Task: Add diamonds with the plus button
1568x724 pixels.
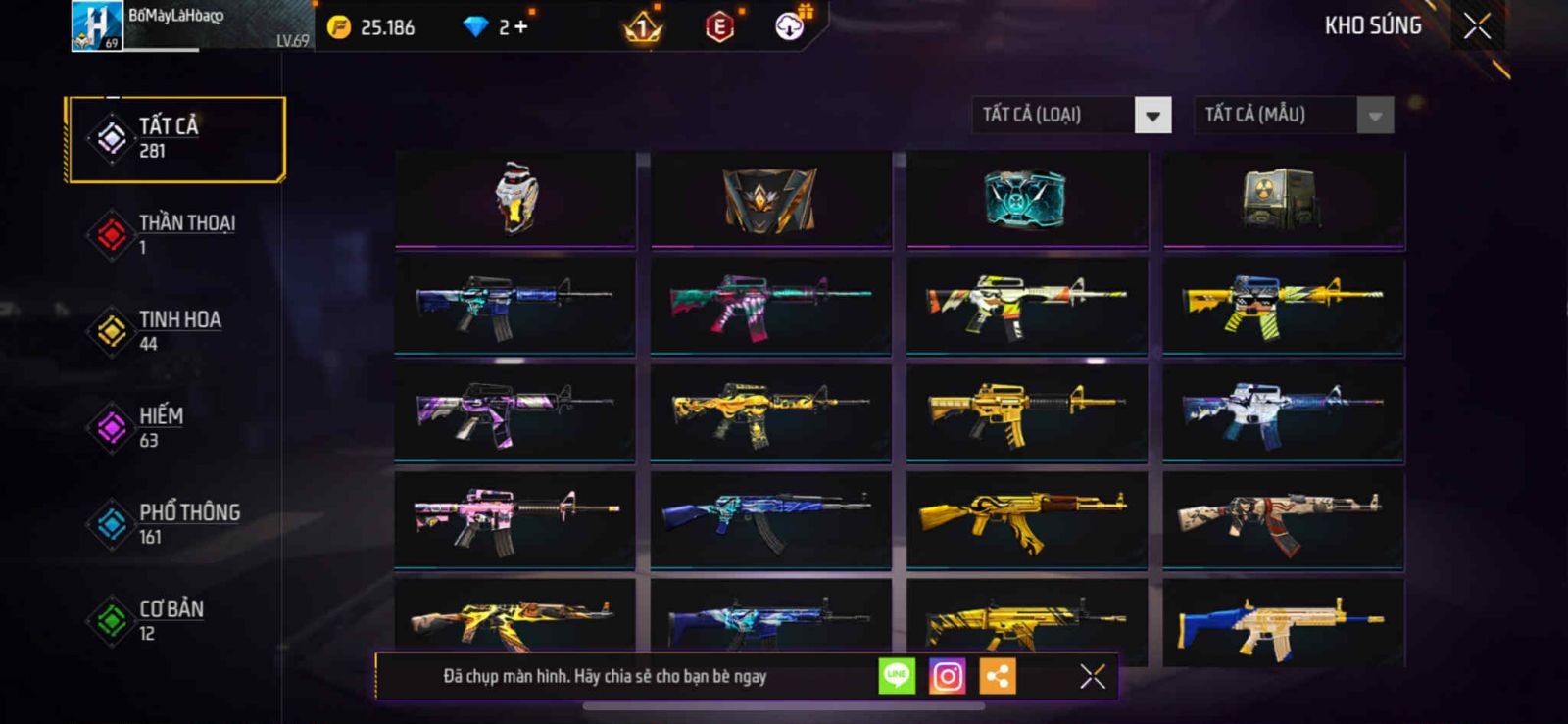Action: [520, 27]
